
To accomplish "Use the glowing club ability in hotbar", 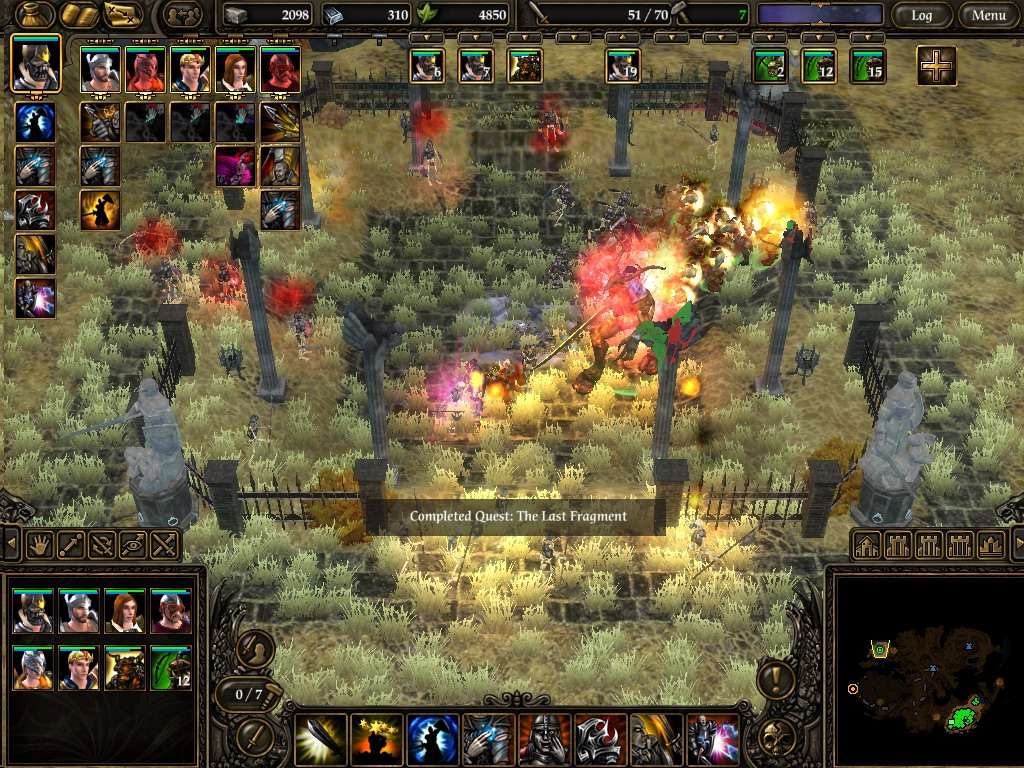I will coord(321,739).
